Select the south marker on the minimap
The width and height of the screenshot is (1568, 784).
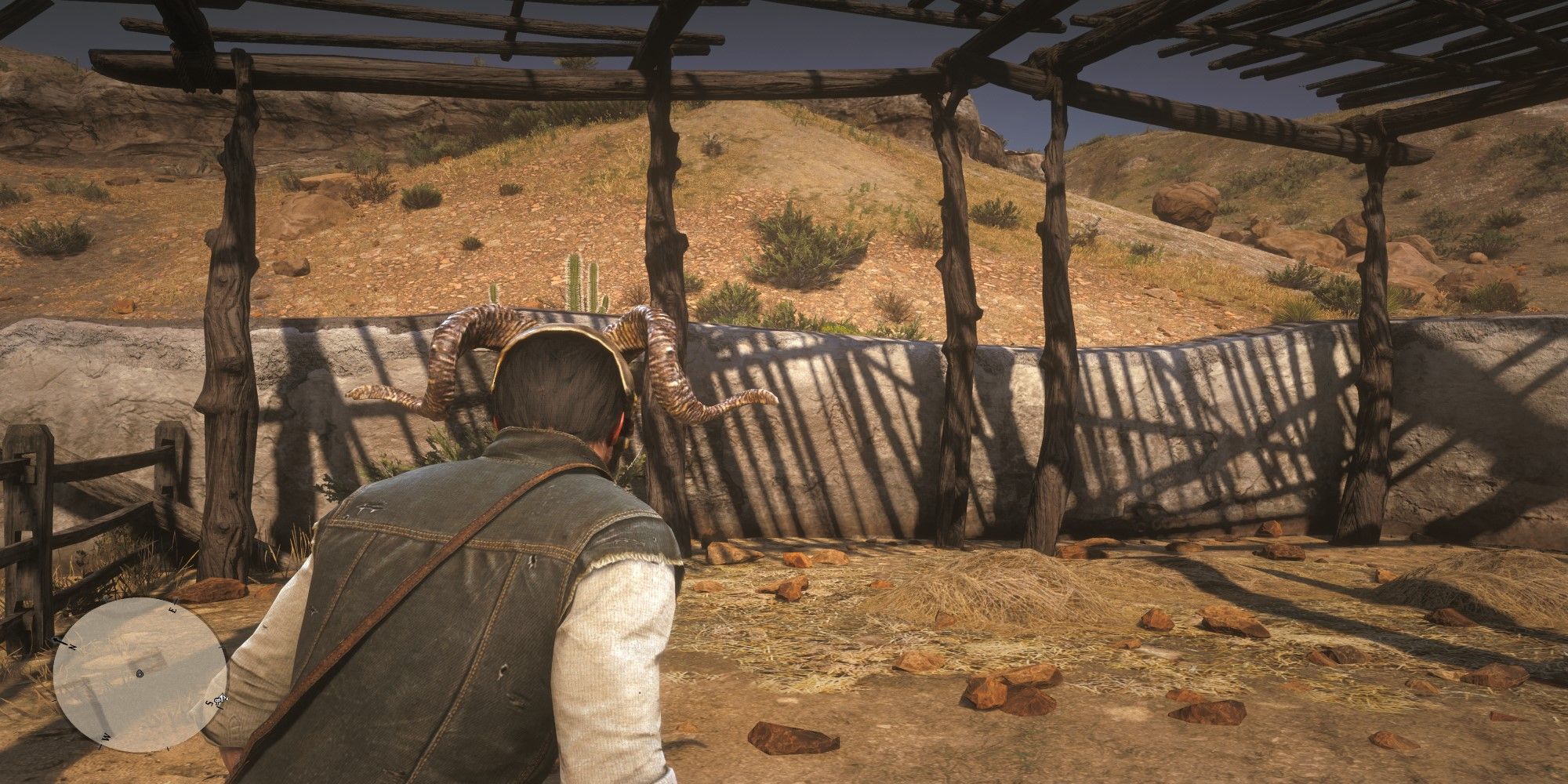[209, 703]
